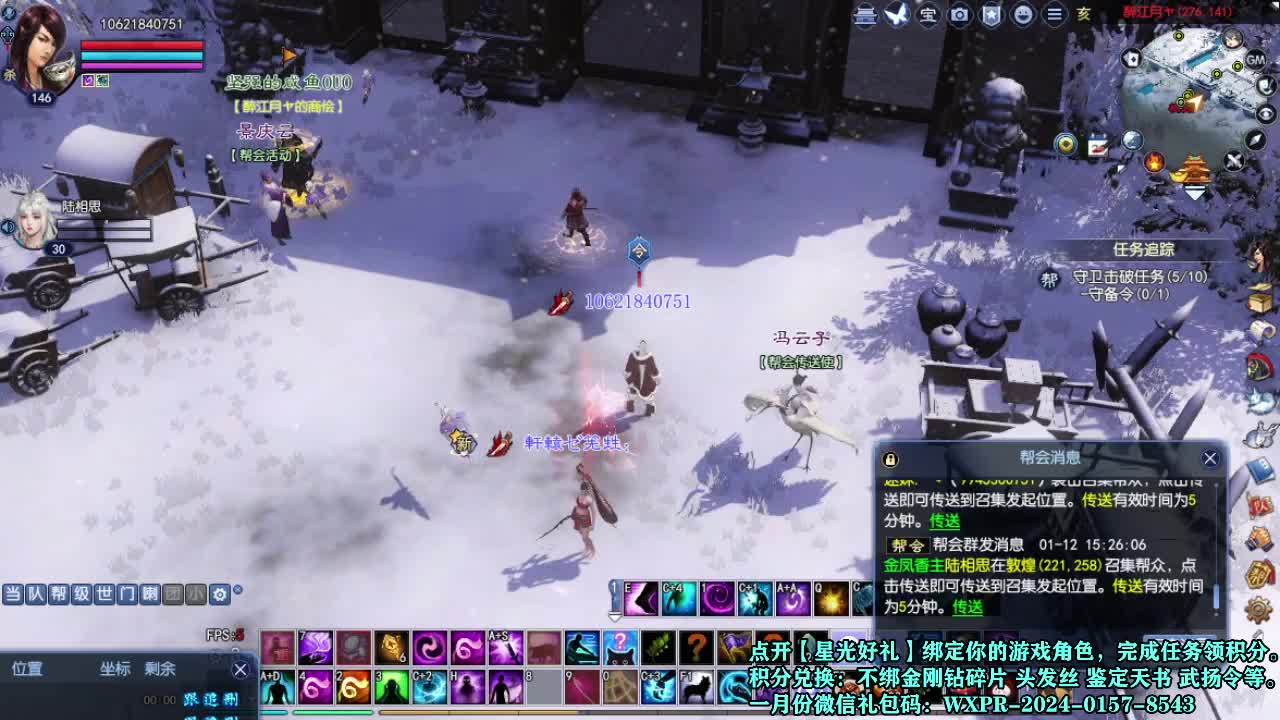Open the chat settings gear beside channel tabs
Image resolution: width=1280 pixels, height=720 pixels.
219,594
